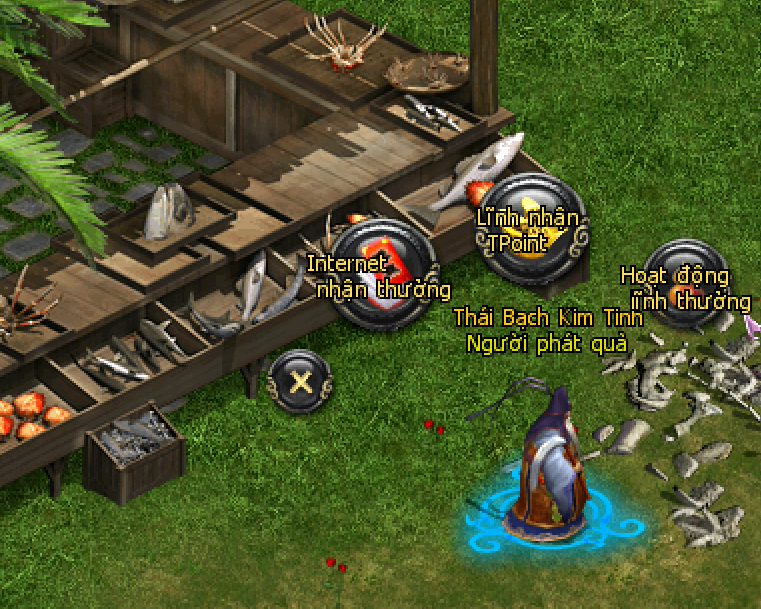Open the Internet nhận thưởng reward button

point(383,272)
